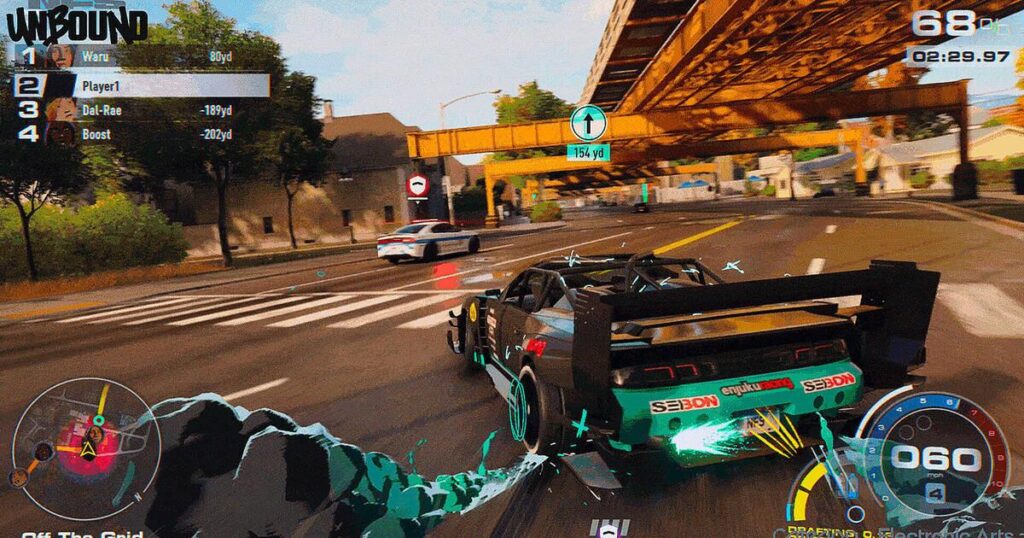Viewport: 1024px width, 538px height.
Task: Click the red police shield marker
Action: point(418,186)
